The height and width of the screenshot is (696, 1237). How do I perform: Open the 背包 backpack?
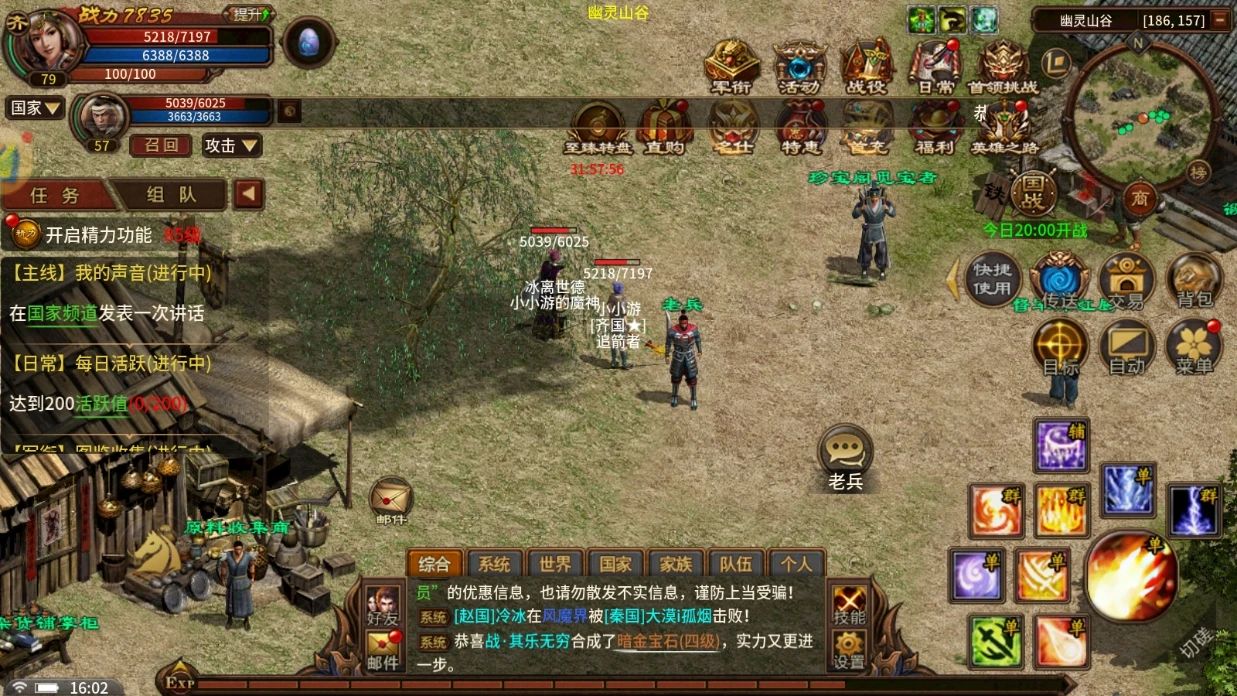[x=1194, y=278]
